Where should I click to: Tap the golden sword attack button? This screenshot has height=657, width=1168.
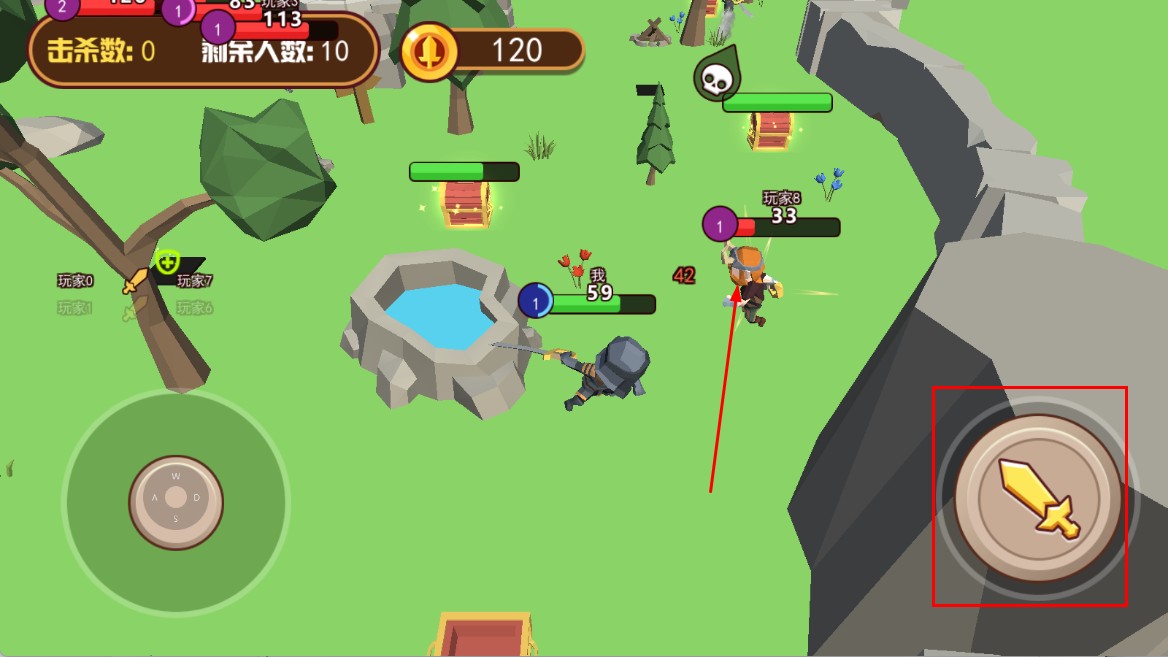pos(1037,497)
